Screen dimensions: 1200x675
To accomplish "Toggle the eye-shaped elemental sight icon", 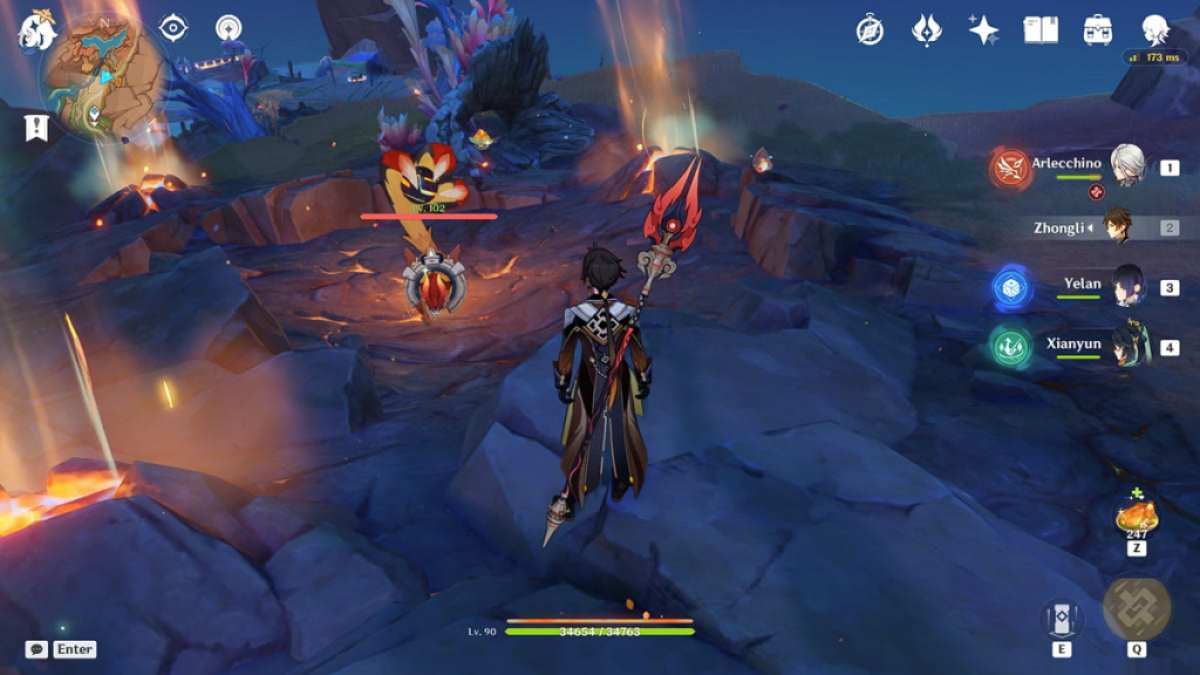I will (173, 28).
